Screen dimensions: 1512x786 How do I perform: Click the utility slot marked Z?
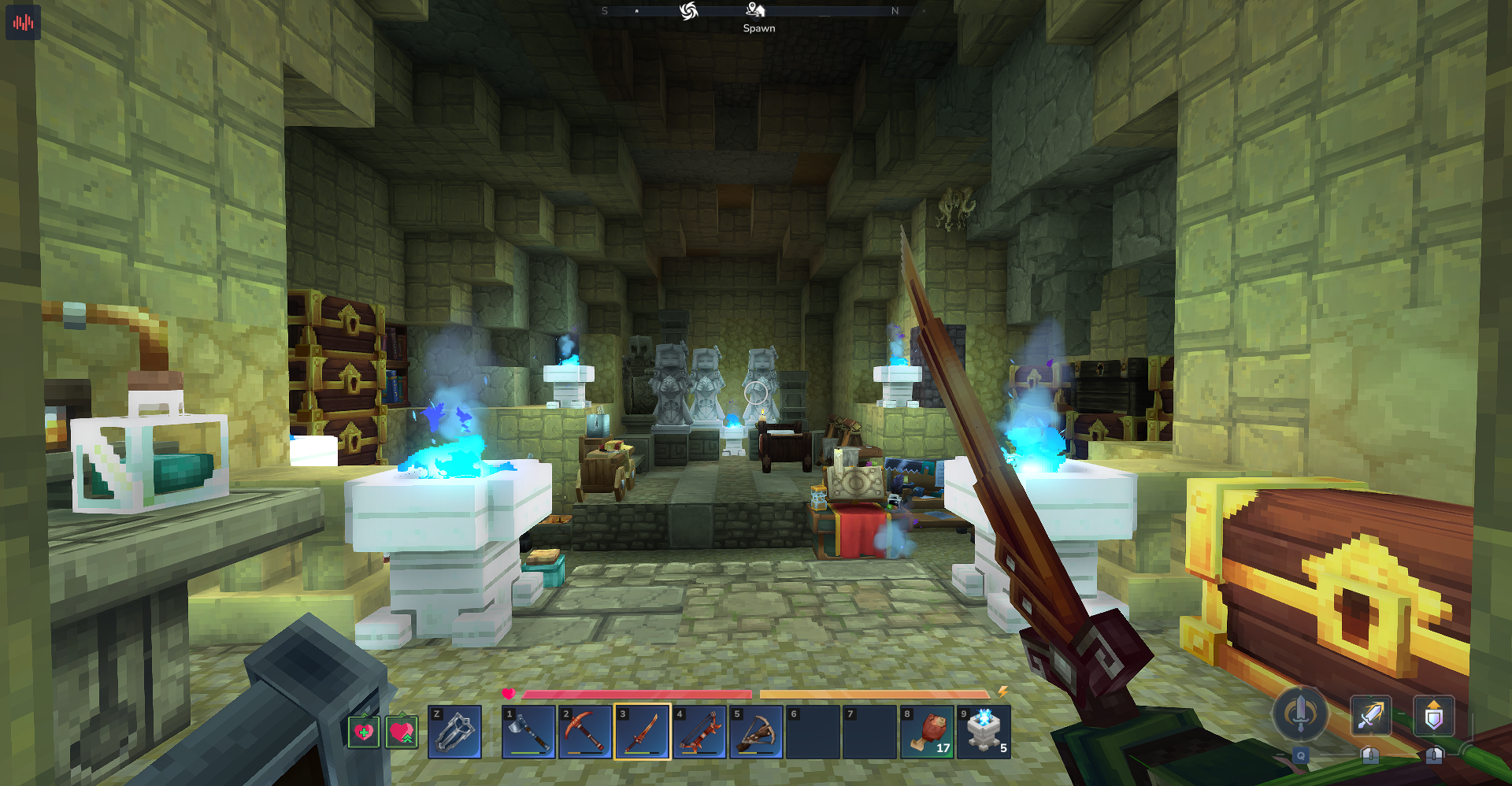pyautogui.click(x=454, y=732)
